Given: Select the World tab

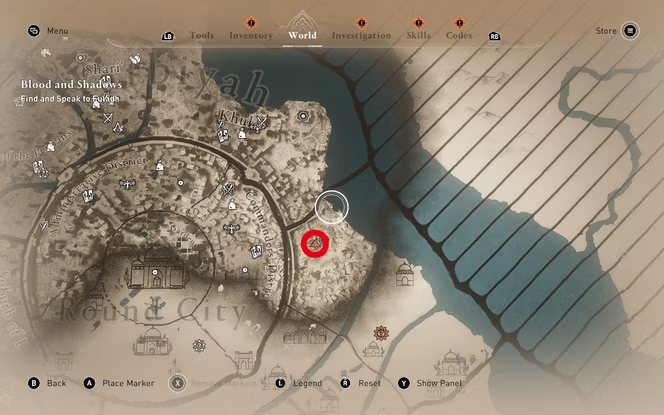Looking at the screenshot, I should point(302,35).
